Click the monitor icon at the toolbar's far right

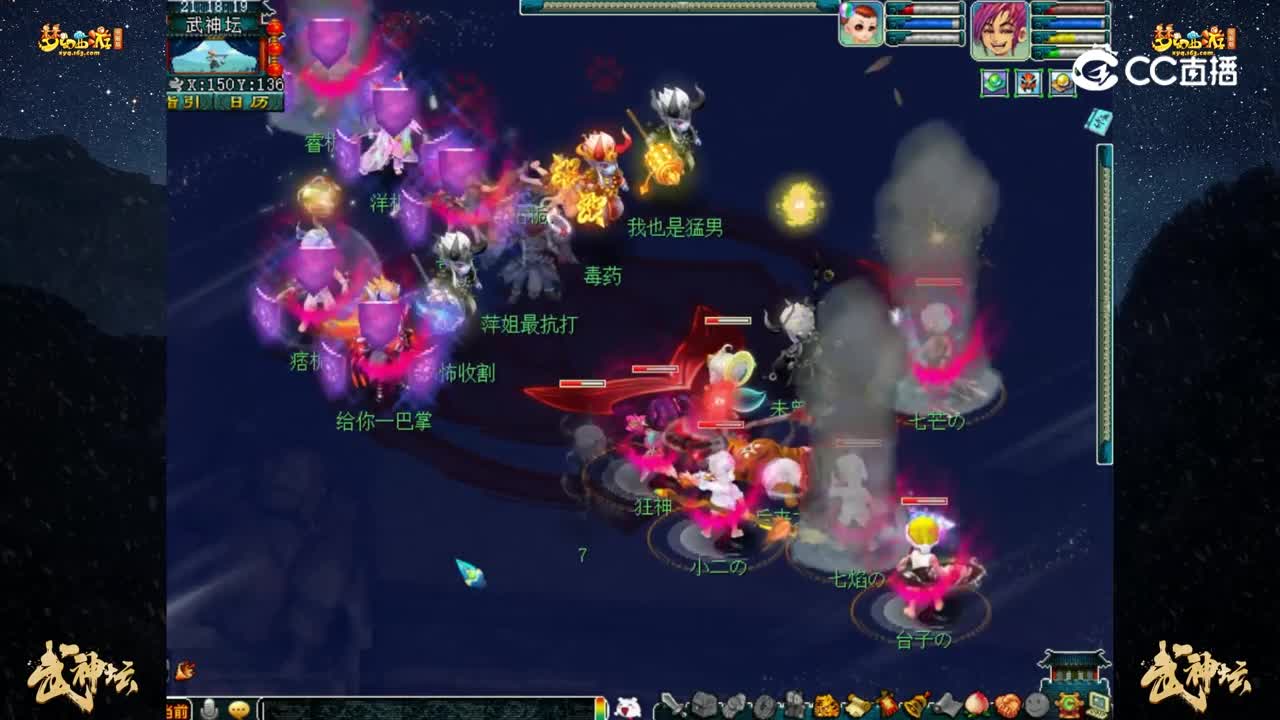coord(1100,703)
